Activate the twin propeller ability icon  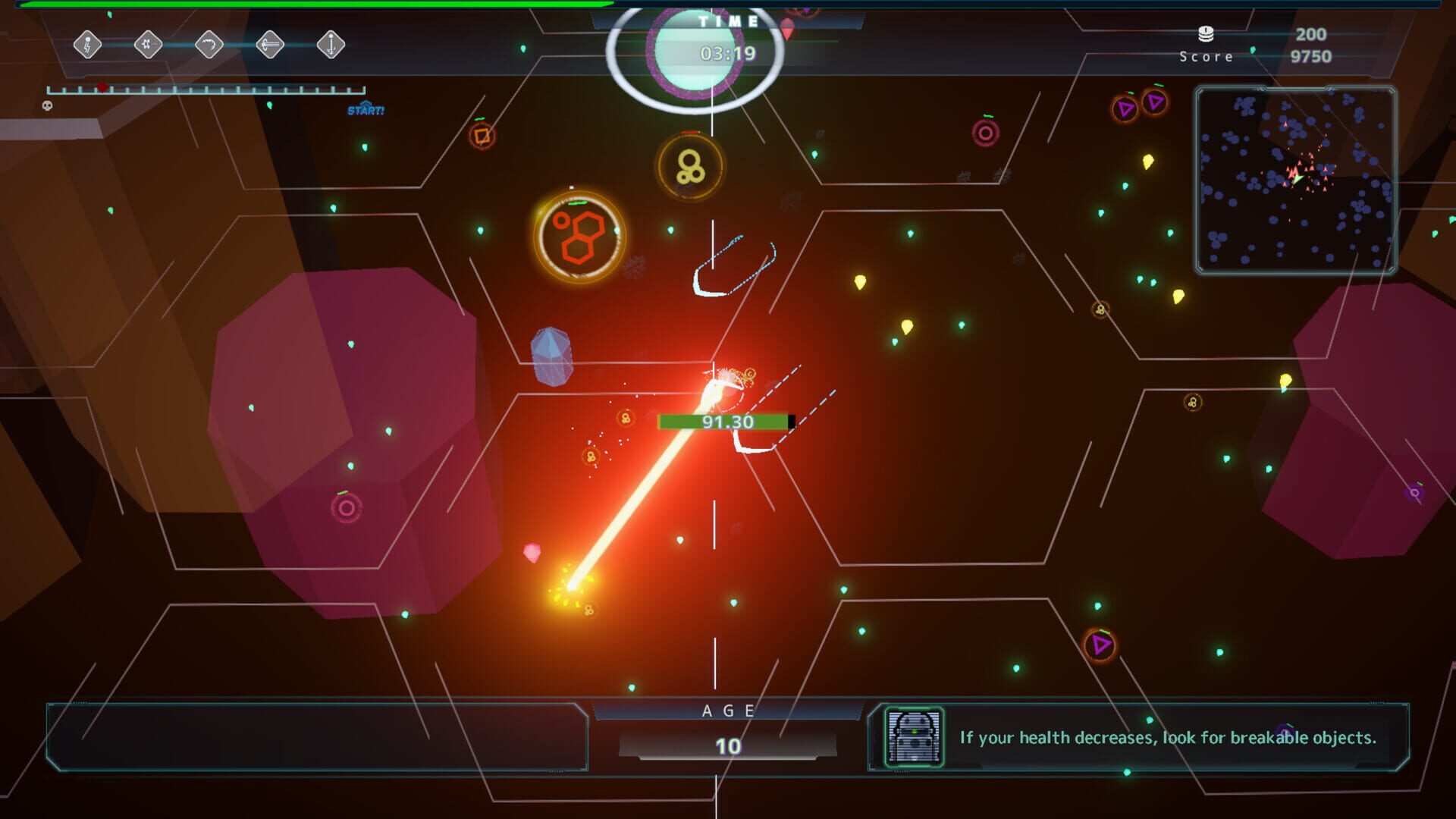click(149, 44)
